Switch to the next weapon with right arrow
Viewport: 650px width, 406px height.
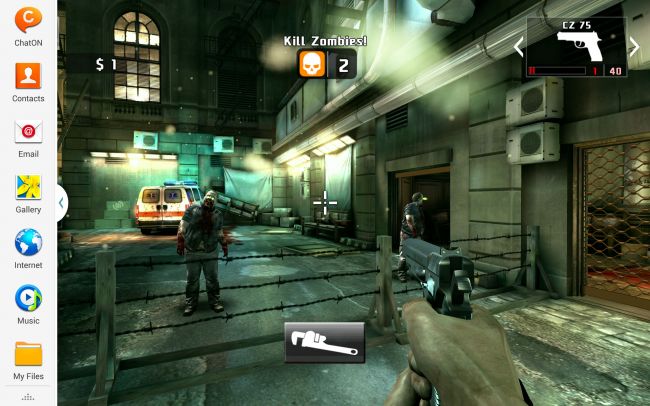(x=634, y=47)
